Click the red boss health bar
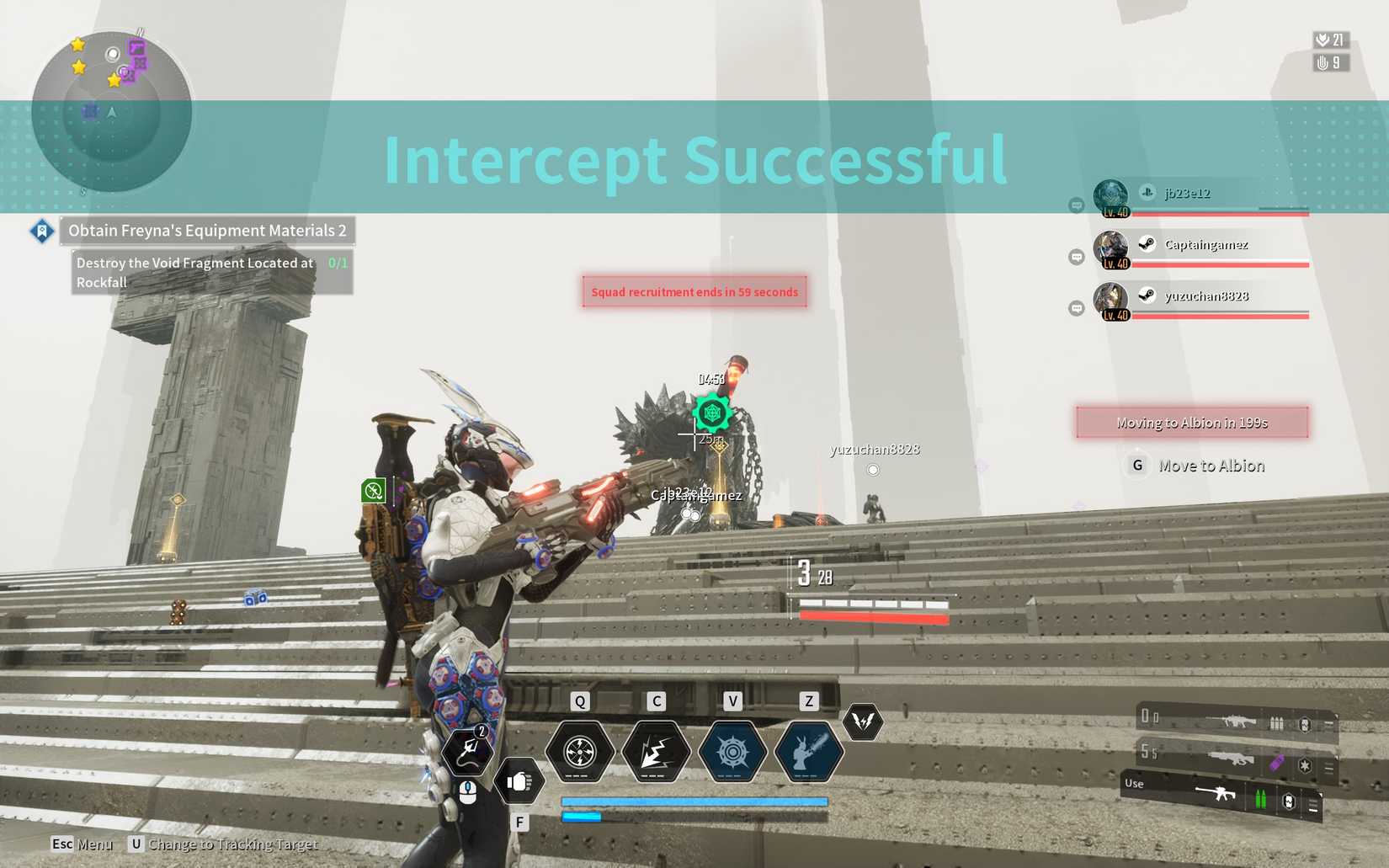This screenshot has height=868, width=1389. (x=875, y=615)
